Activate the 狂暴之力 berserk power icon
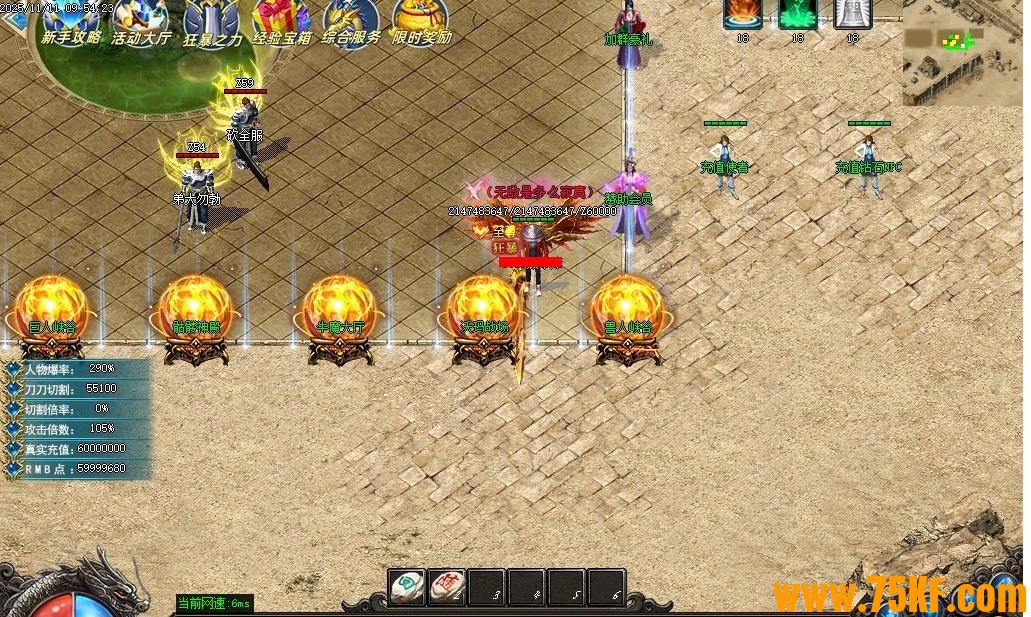 (x=212, y=20)
